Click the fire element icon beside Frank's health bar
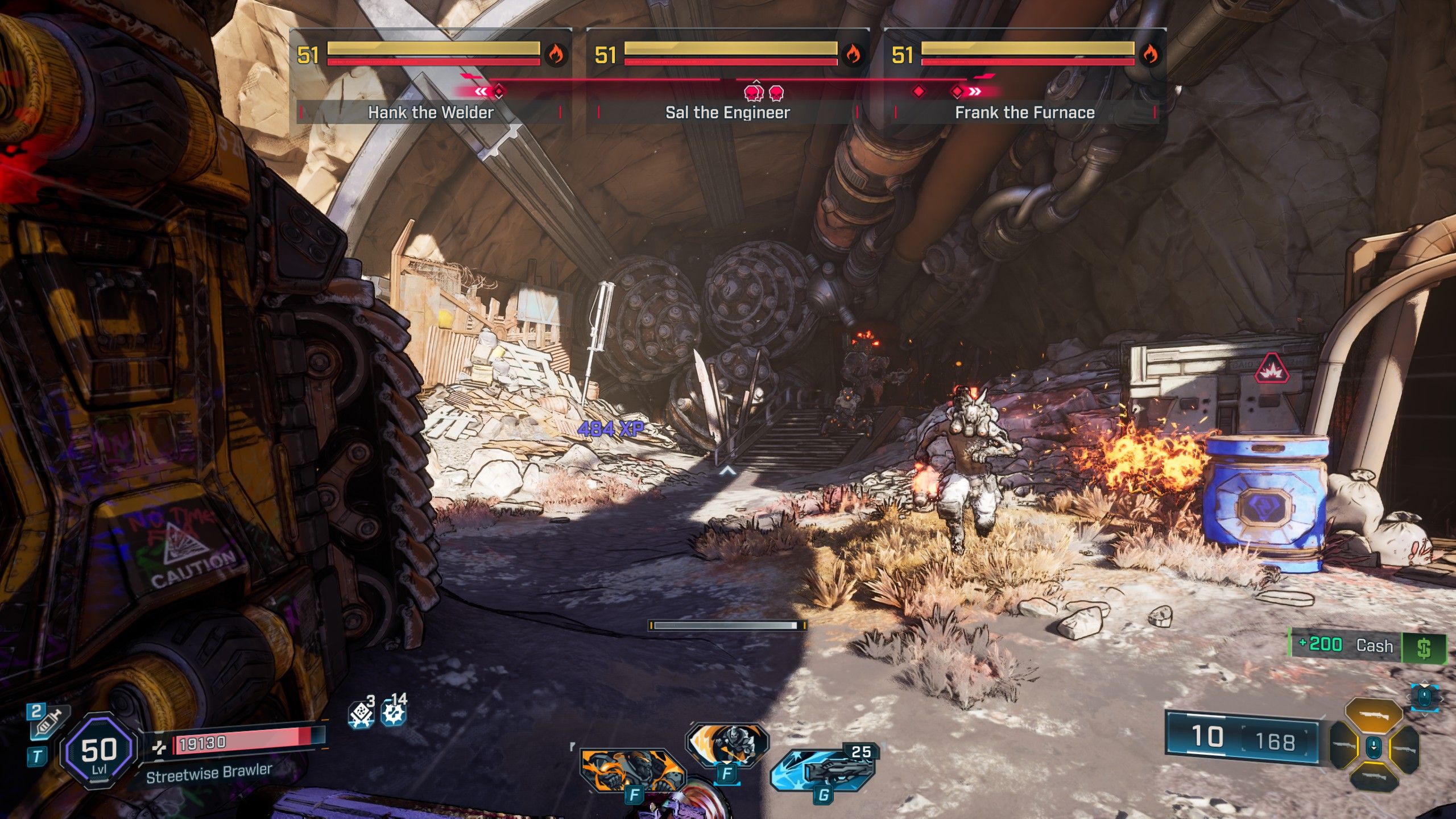The height and width of the screenshot is (819, 1456). [1149, 55]
